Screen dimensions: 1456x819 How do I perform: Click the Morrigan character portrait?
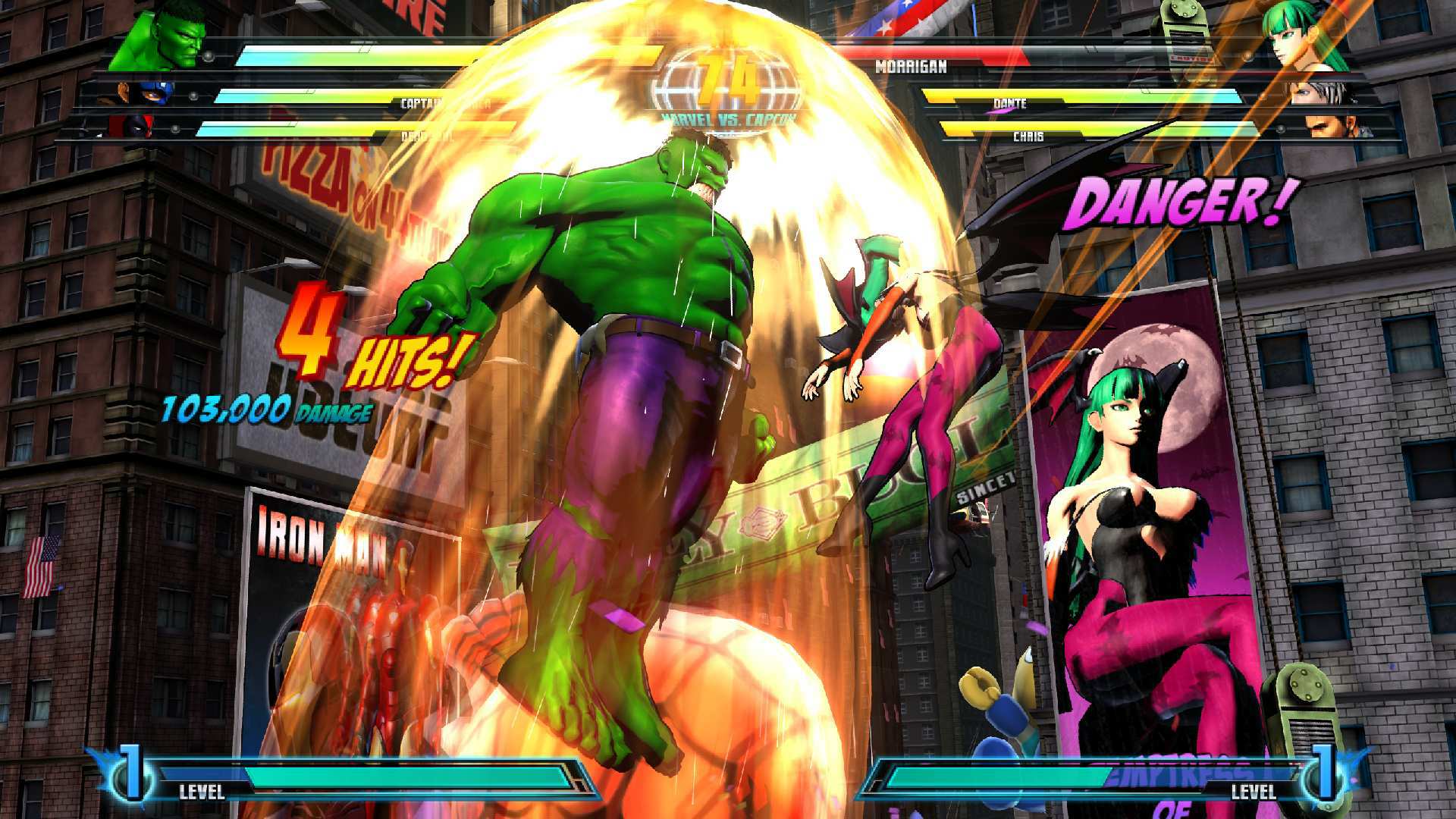[x=1297, y=38]
